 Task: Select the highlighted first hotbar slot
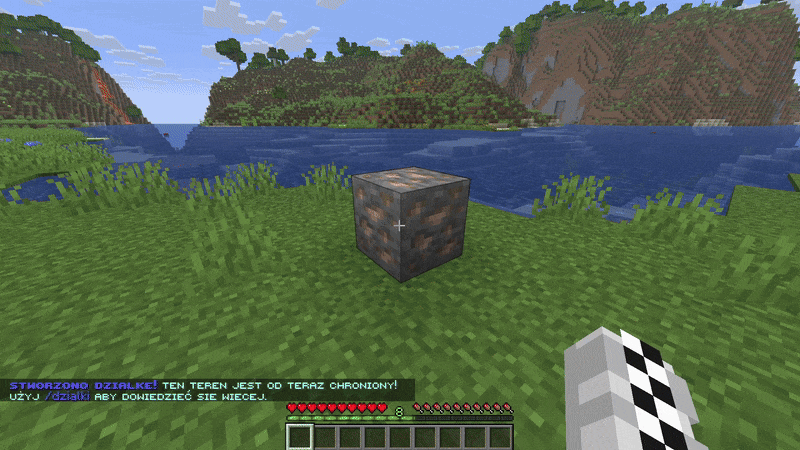click(x=301, y=436)
